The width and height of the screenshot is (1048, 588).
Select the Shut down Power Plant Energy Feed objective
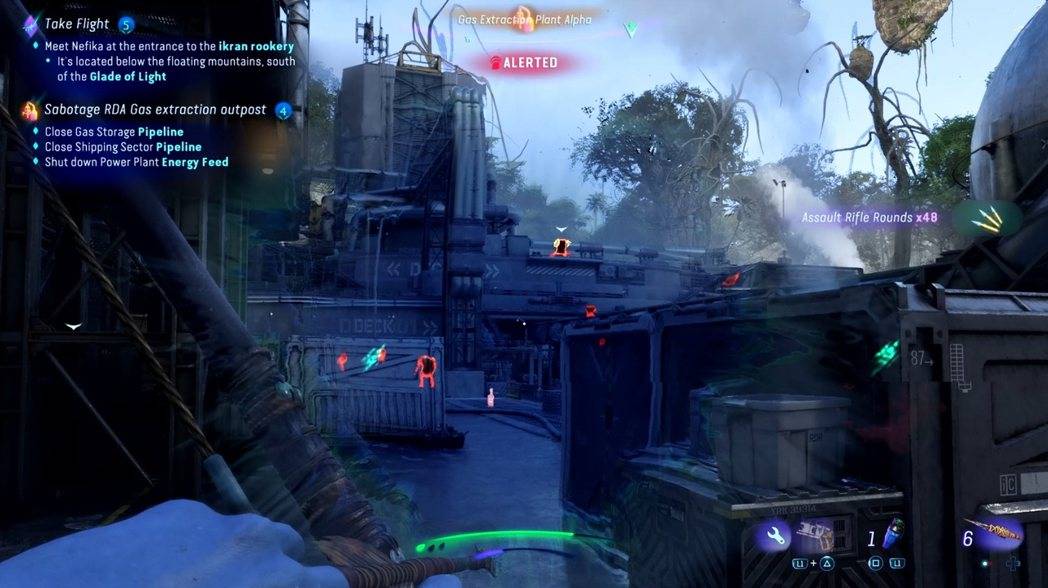tap(136, 162)
